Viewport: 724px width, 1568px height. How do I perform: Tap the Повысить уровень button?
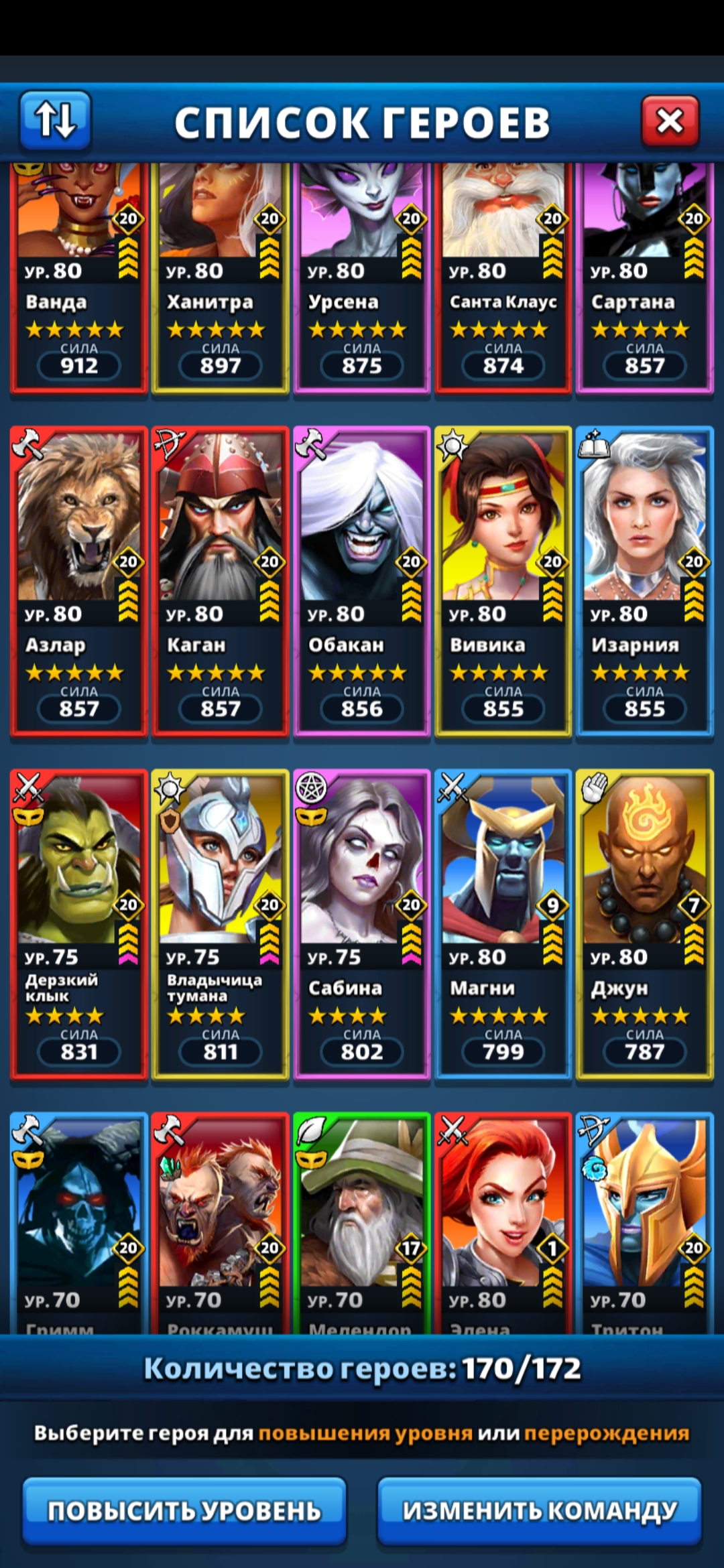pyautogui.click(x=184, y=1510)
